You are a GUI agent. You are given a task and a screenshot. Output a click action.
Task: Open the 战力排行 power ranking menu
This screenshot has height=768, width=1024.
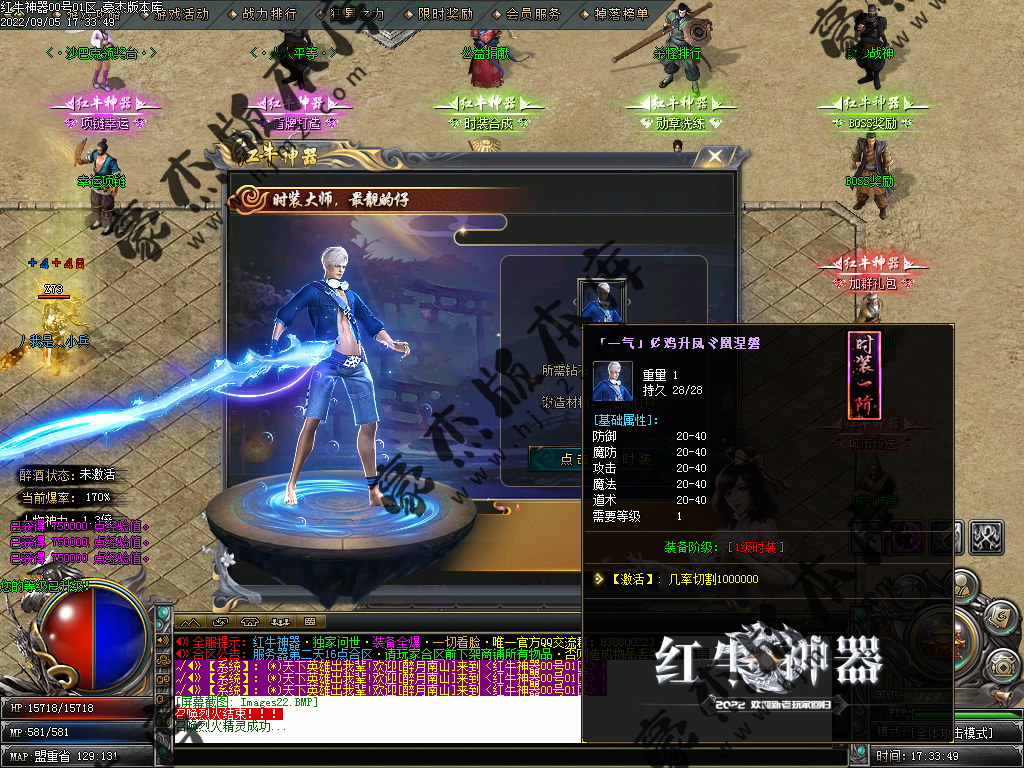[x=269, y=14]
